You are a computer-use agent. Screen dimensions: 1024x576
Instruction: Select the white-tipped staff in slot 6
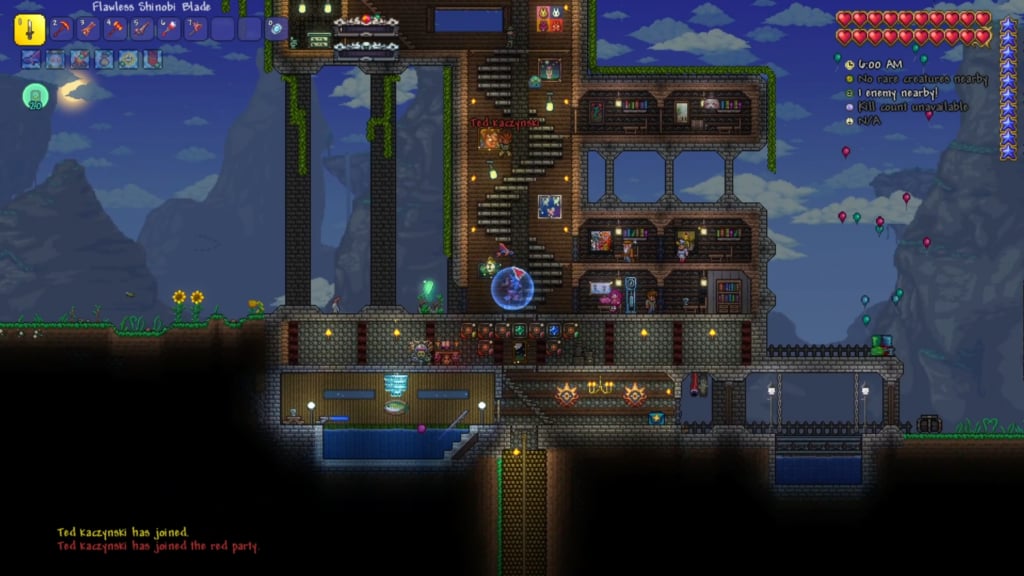tap(170, 29)
